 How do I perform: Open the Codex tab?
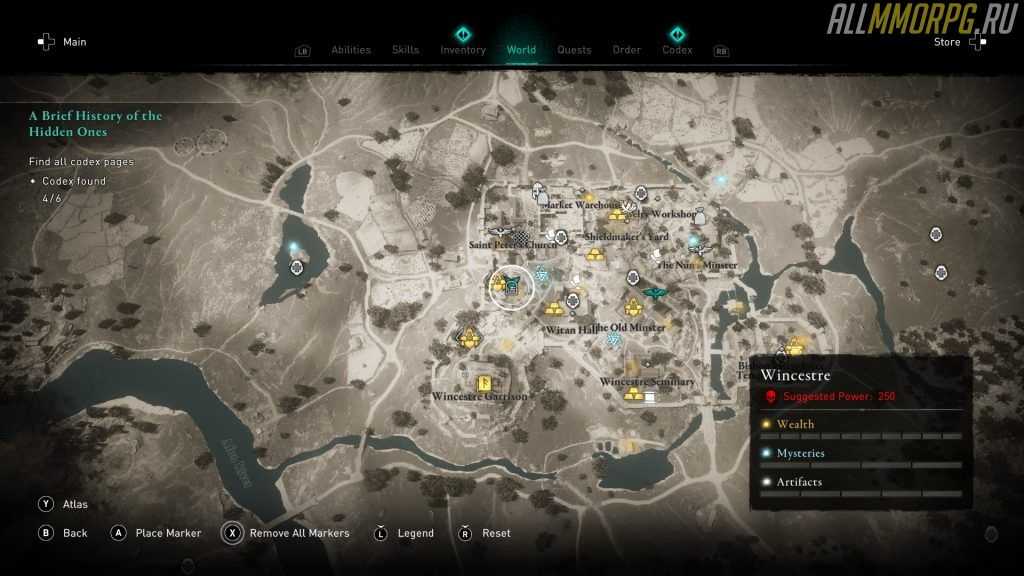coord(677,50)
